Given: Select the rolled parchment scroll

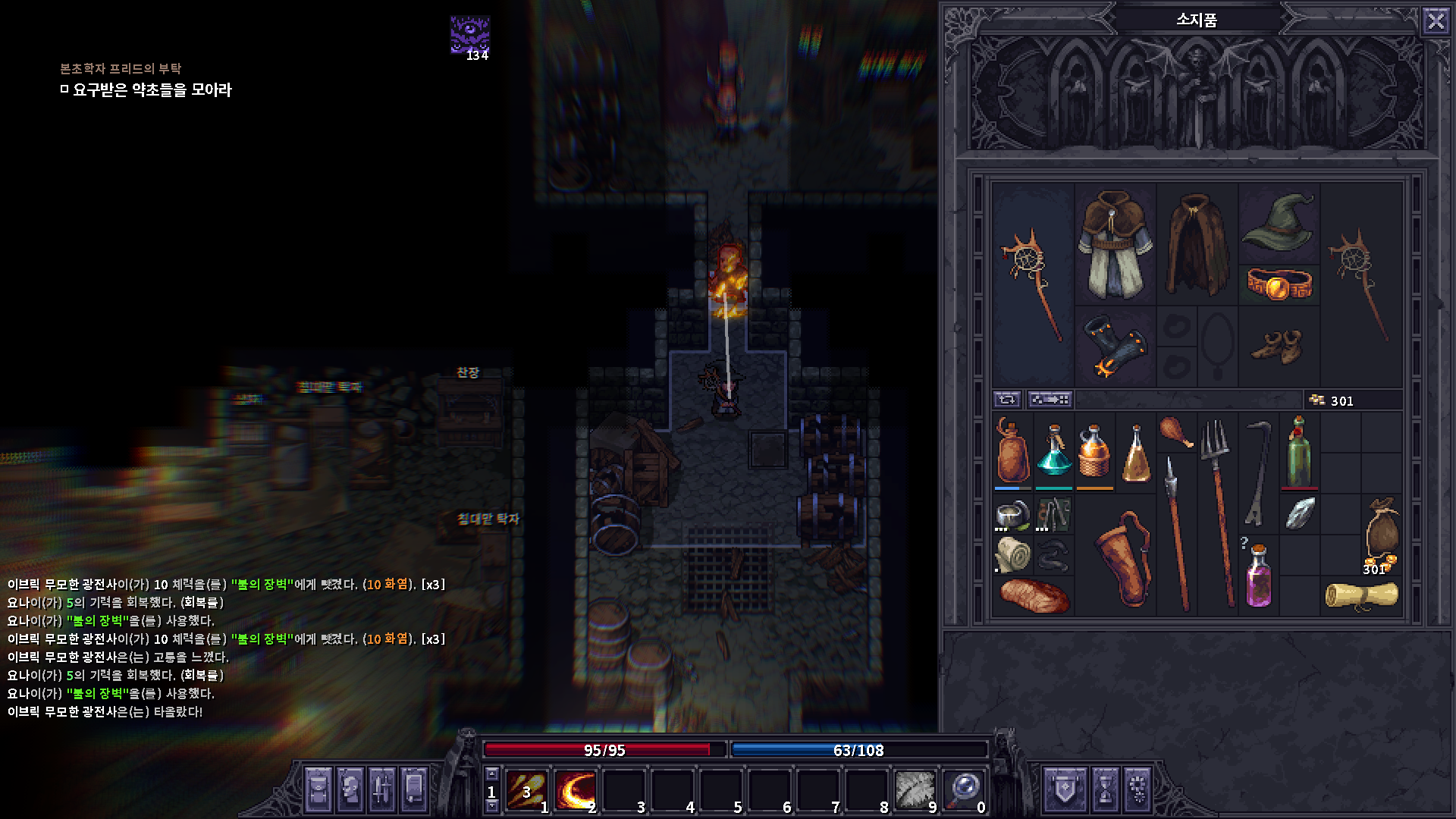Looking at the screenshot, I should coord(1361,595).
